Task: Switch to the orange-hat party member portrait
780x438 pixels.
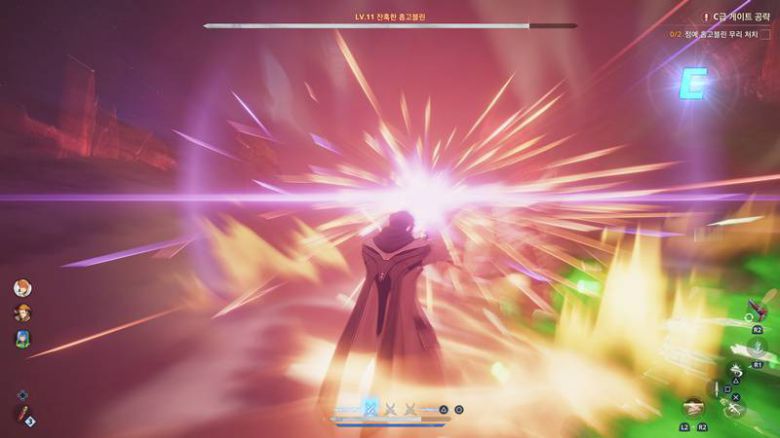Action: pyautogui.click(x=22, y=313)
